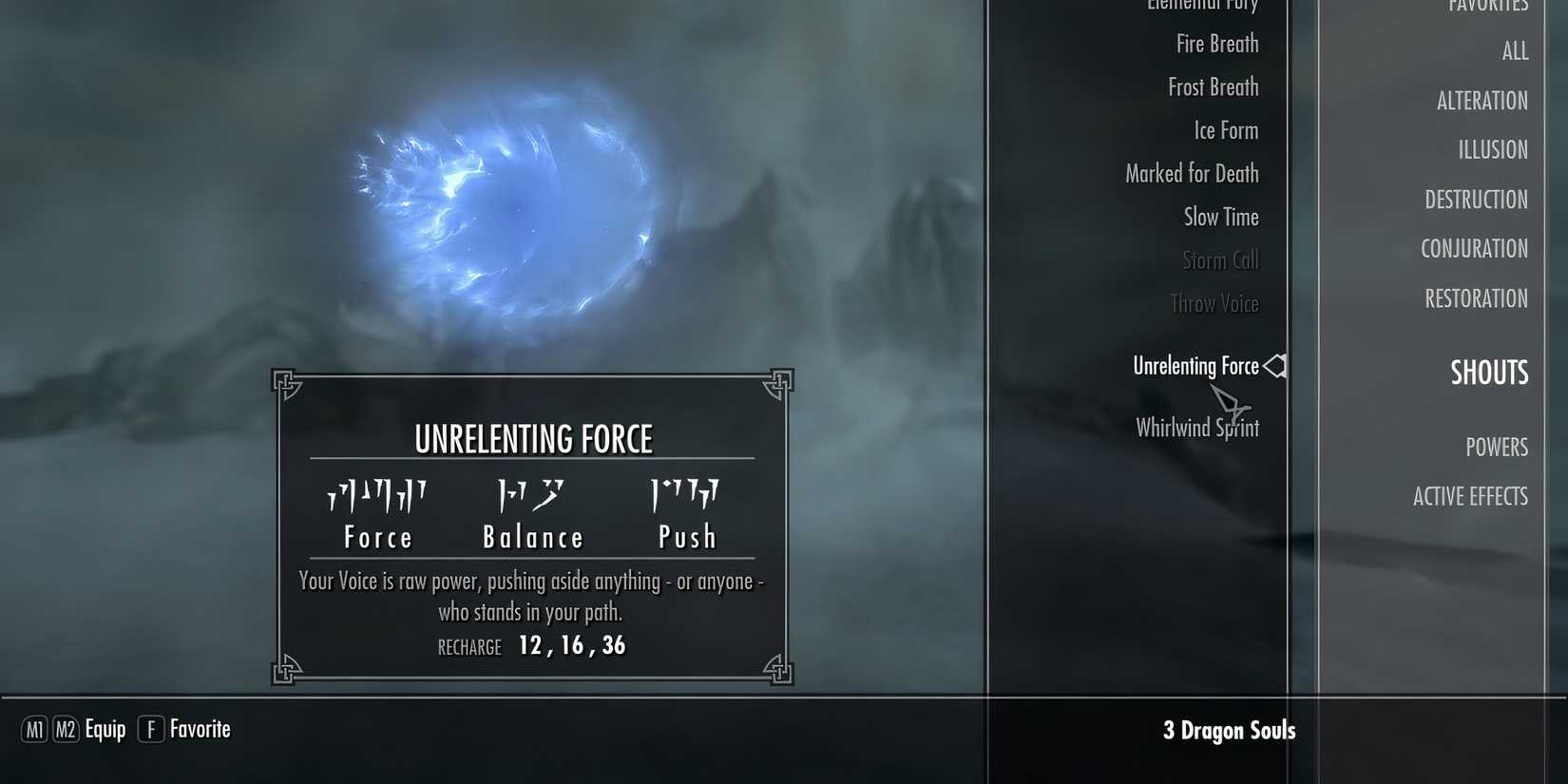The image size is (1568, 784).
Task: Select the Whirlwind Sprint shout
Action: pos(1197,428)
